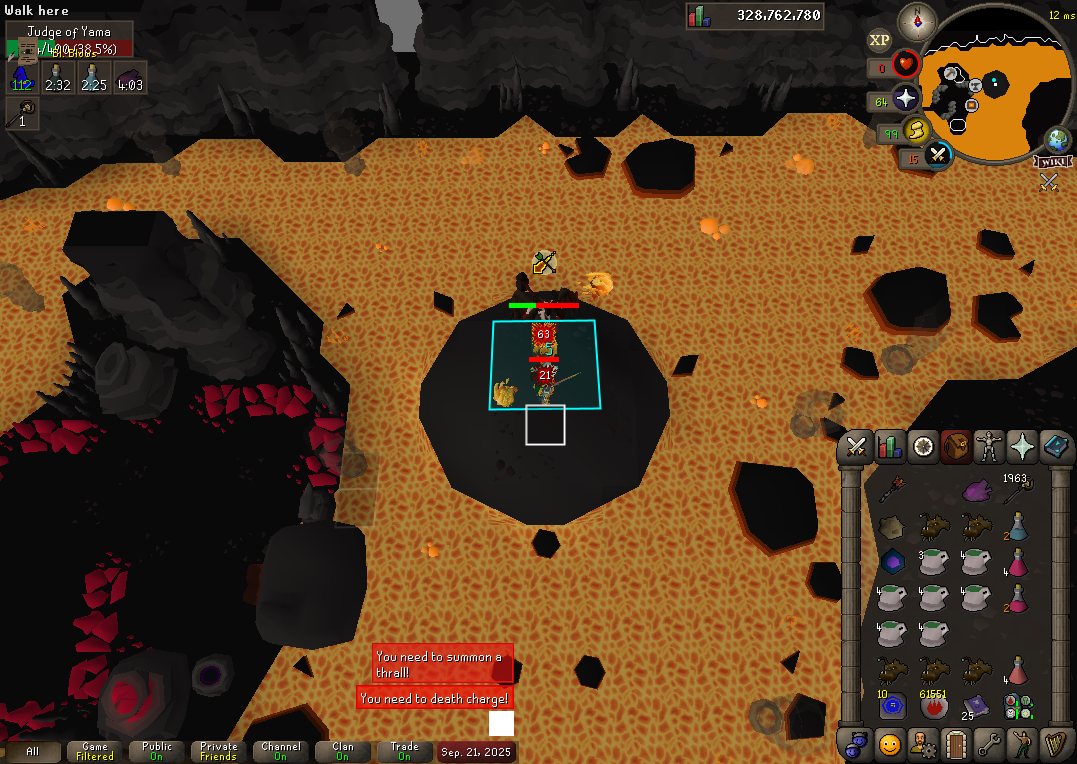Screen dimensions: 1077x764
Task: Open the Emotes tab
Action: click(1022, 744)
